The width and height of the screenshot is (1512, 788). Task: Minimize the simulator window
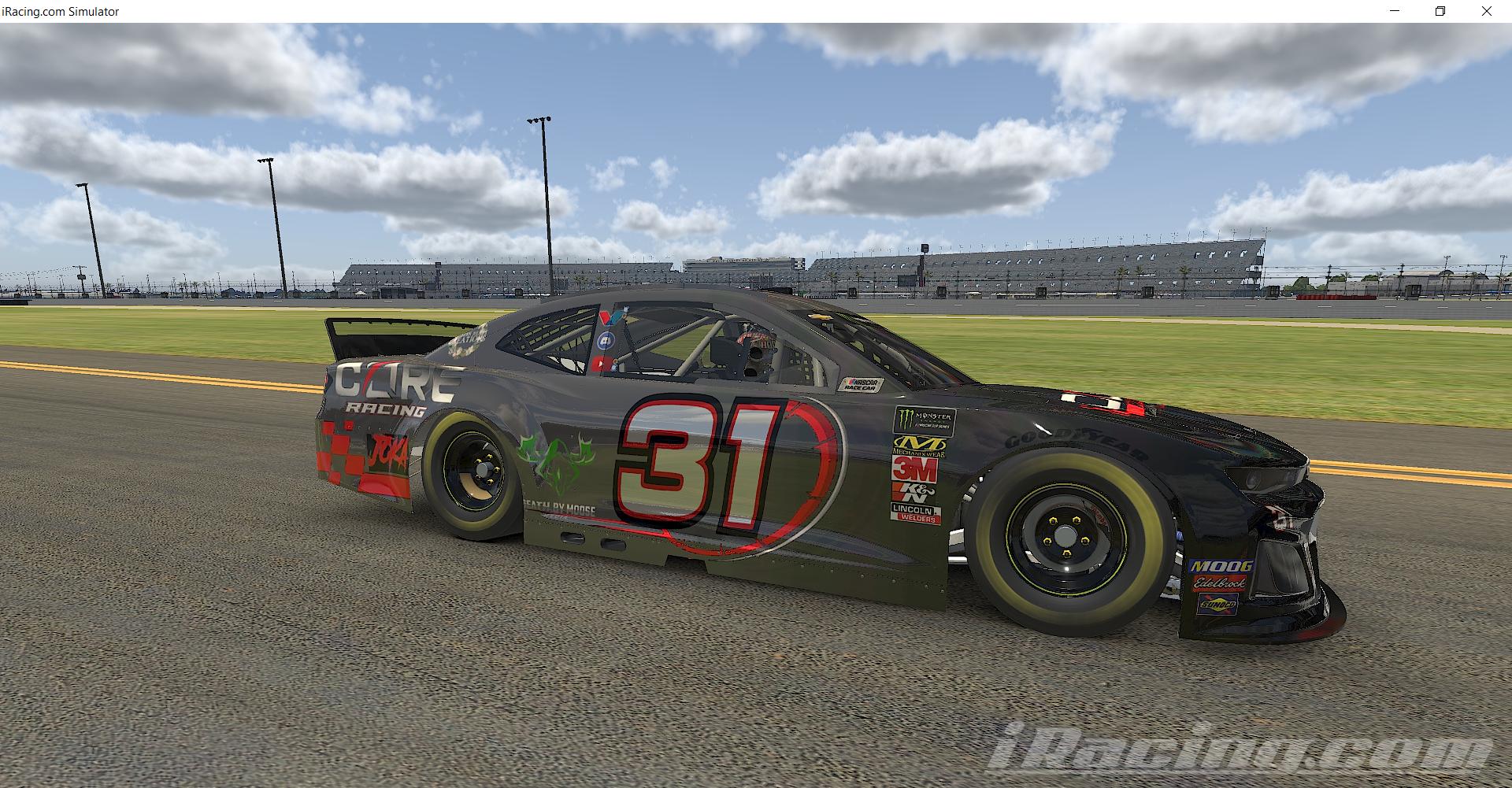[1395, 11]
